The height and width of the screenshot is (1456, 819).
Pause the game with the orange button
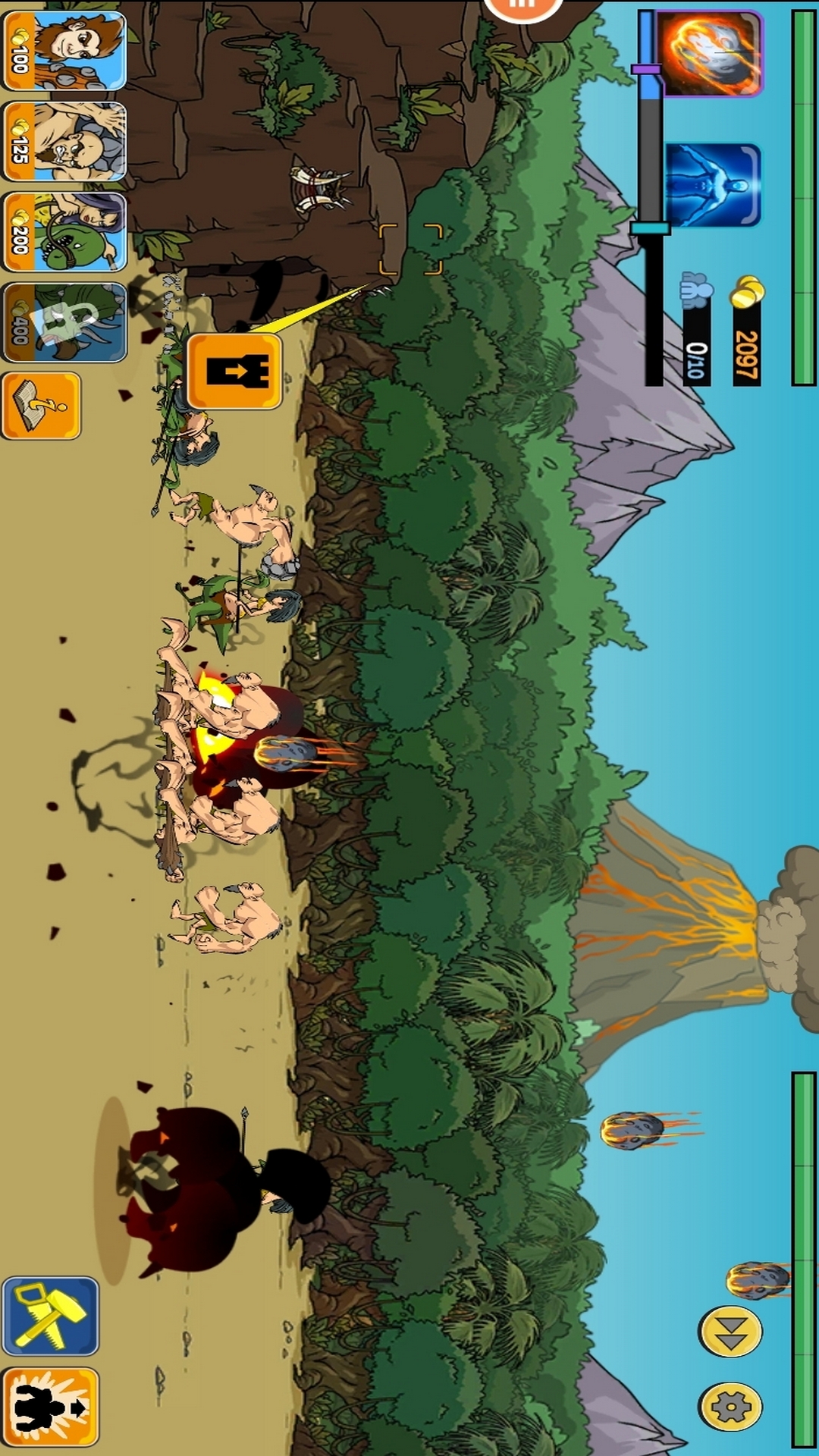[522, 8]
